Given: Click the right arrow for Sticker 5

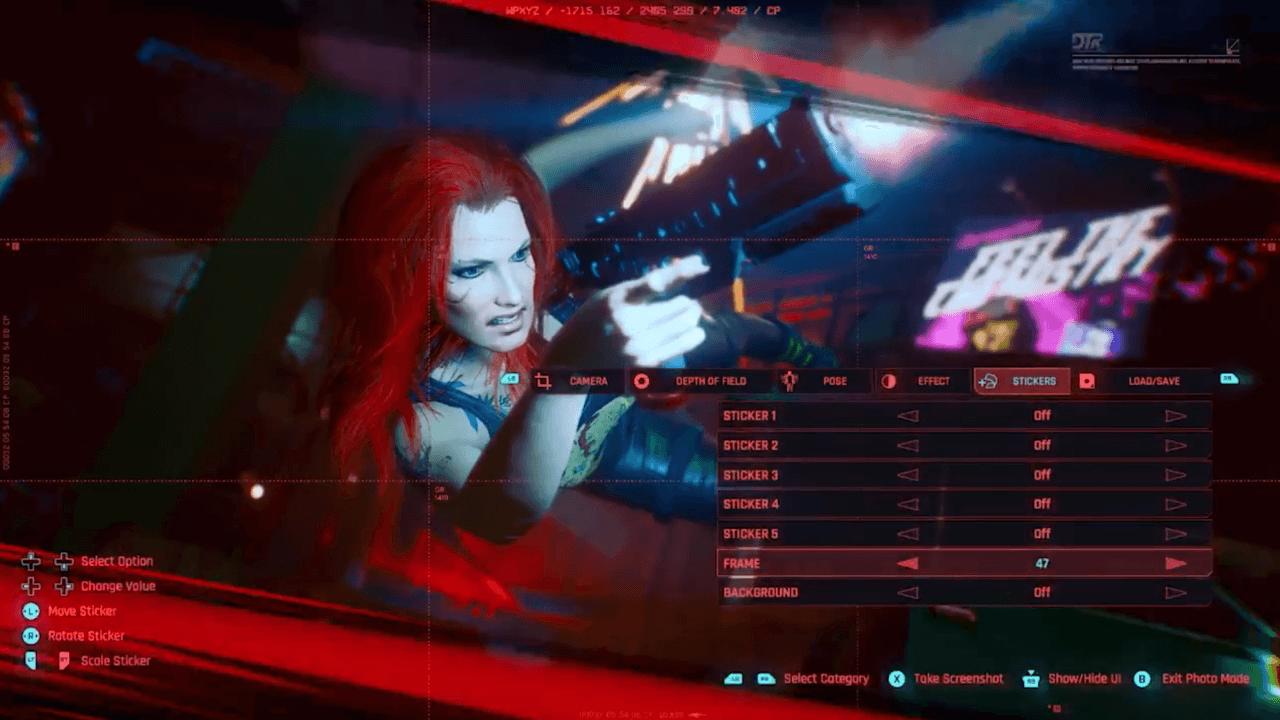Looking at the screenshot, I should tap(1175, 534).
